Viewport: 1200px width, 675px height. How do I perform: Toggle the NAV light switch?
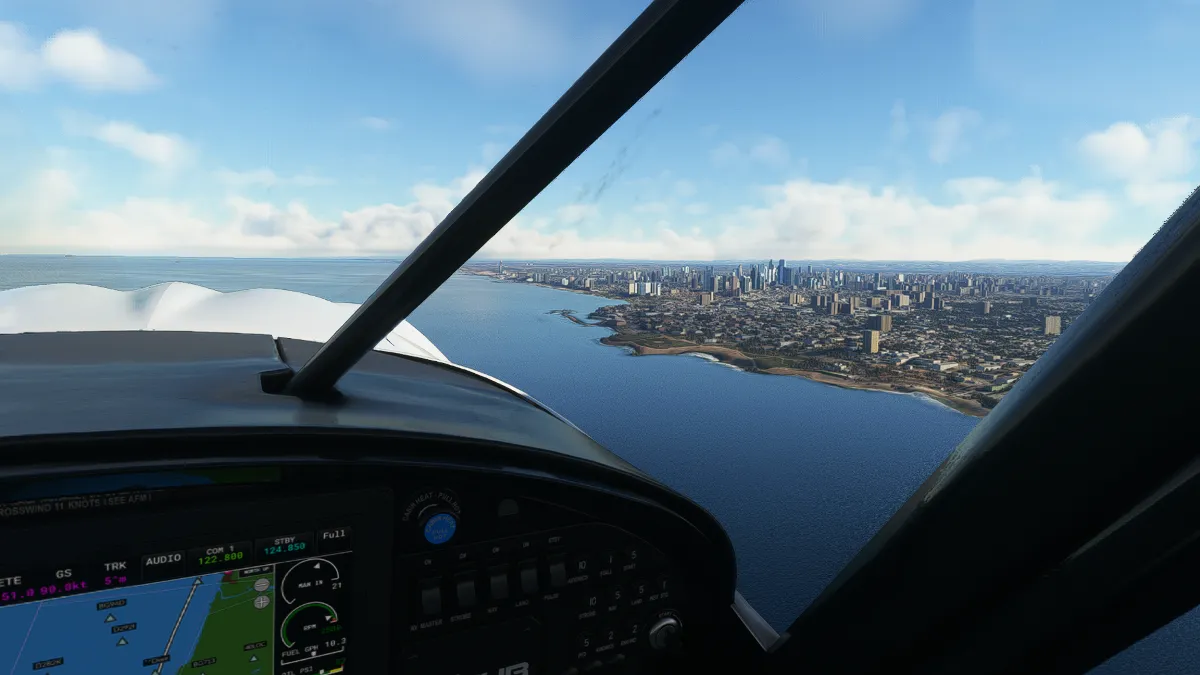click(497, 585)
